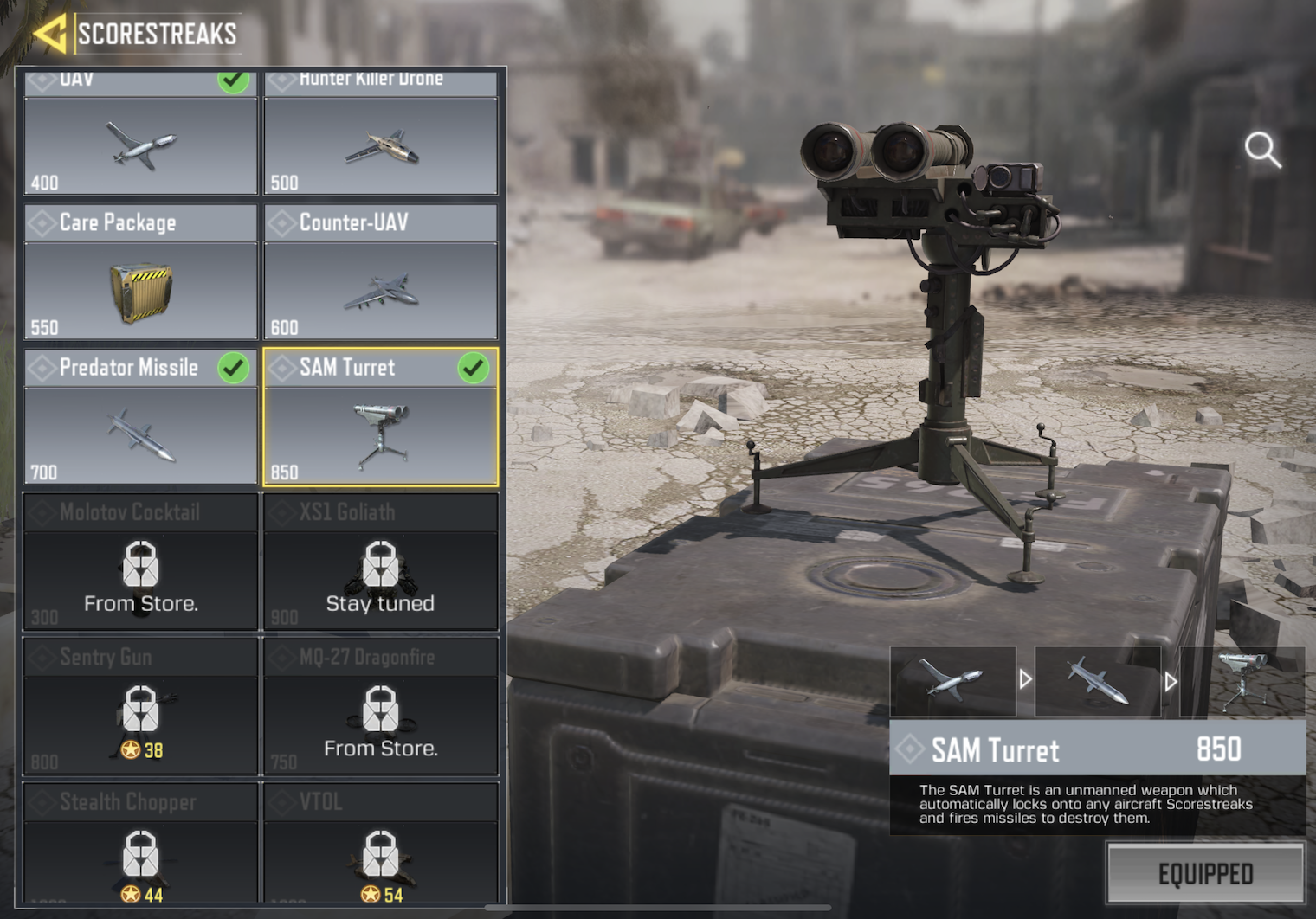Select the equipped UAV loadout slot
Screen dimensions: 1316x919
coord(952,681)
